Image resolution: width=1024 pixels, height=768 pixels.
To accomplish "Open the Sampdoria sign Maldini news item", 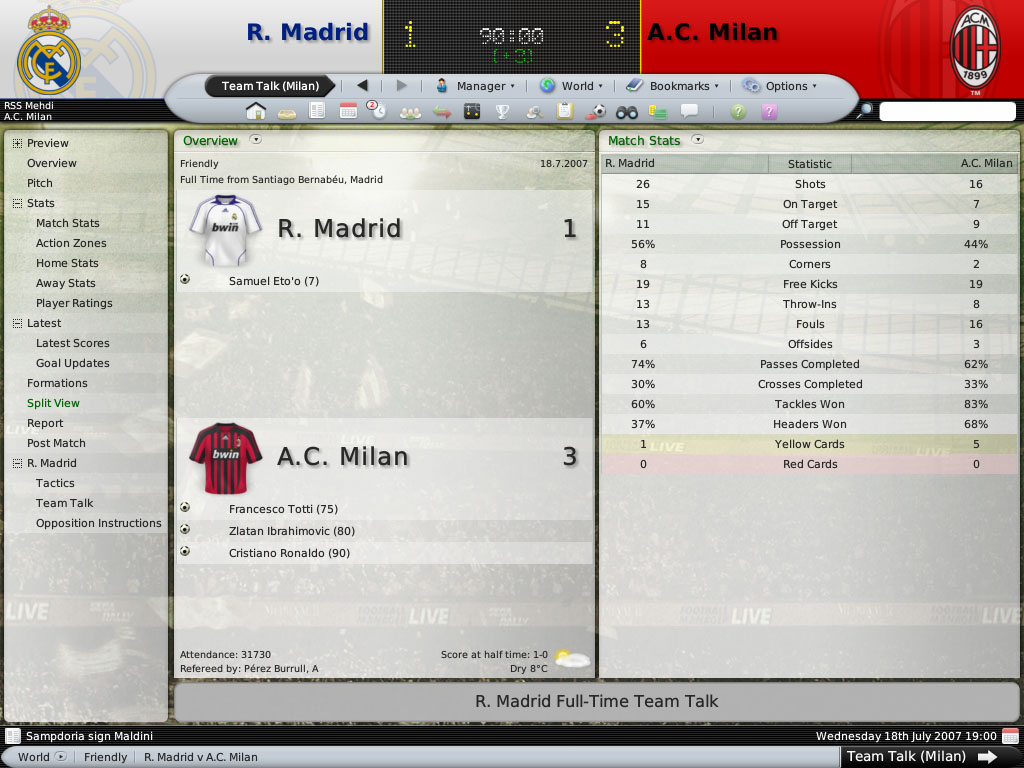I will pyautogui.click(x=89, y=736).
